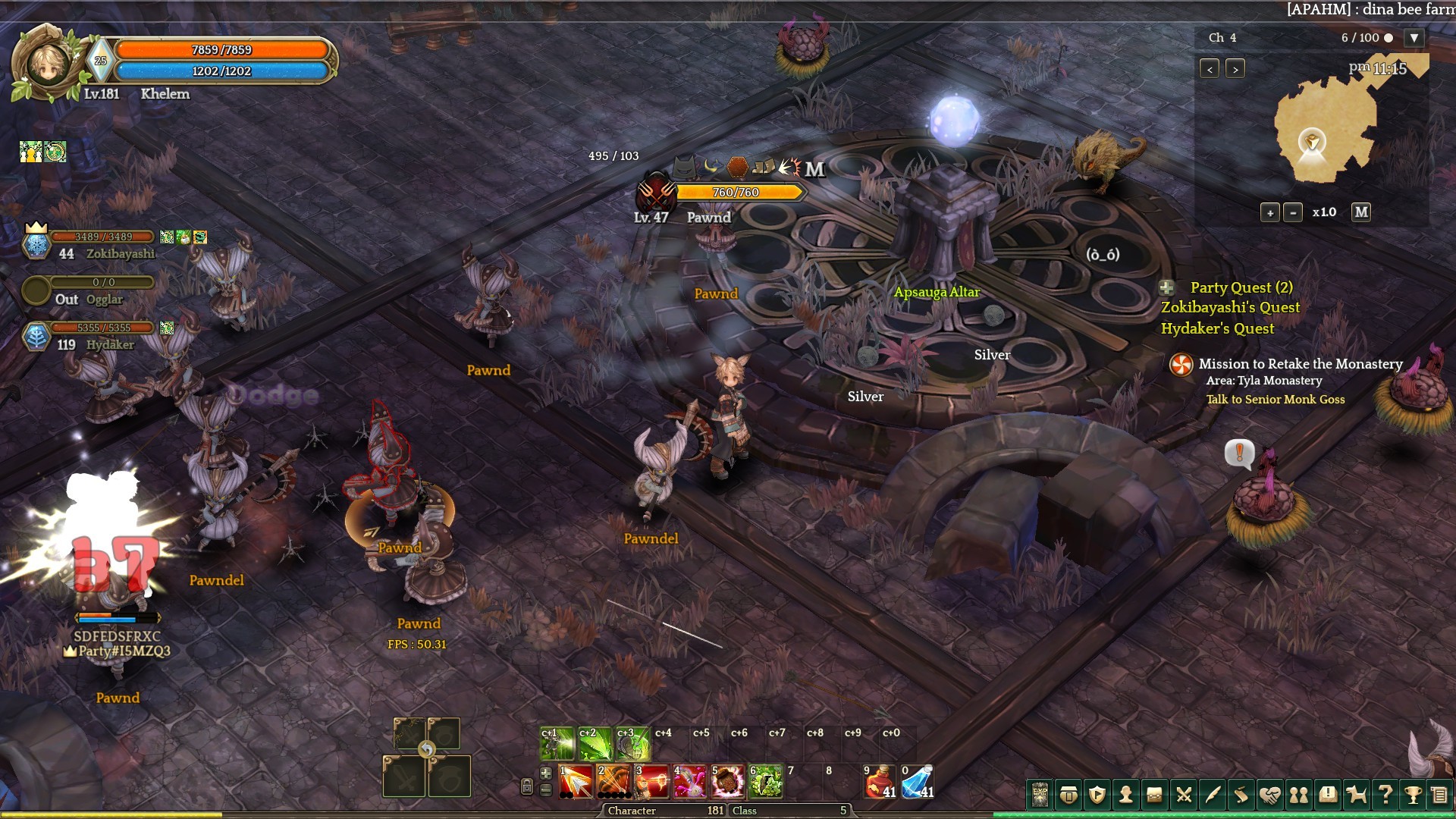Image resolution: width=1456 pixels, height=819 pixels.
Task: Activate the multi-arrow skill in slot 1
Action: point(576,782)
